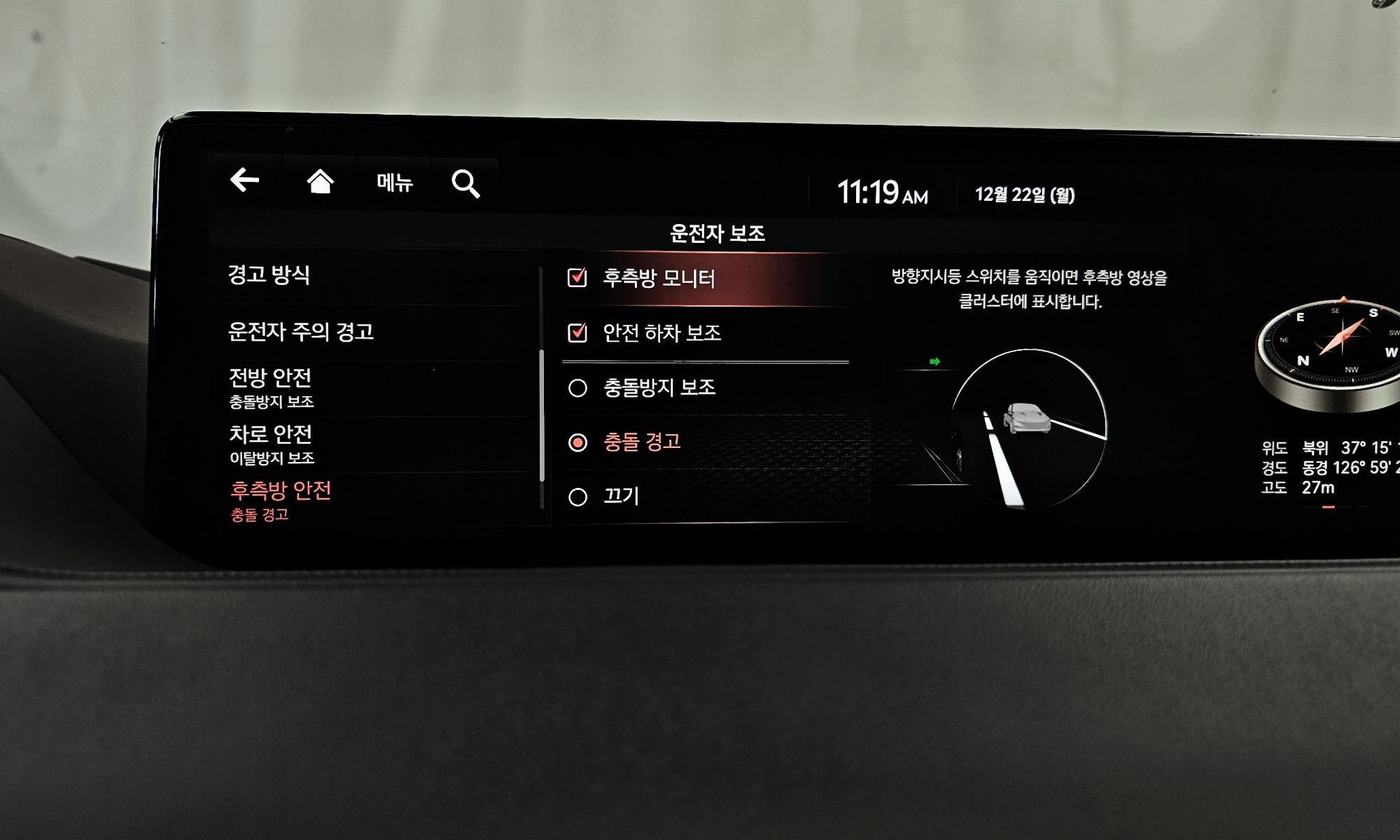Uncheck 안전 하차 보조 option
Image resolution: width=1400 pixels, height=840 pixels.
(x=577, y=332)
